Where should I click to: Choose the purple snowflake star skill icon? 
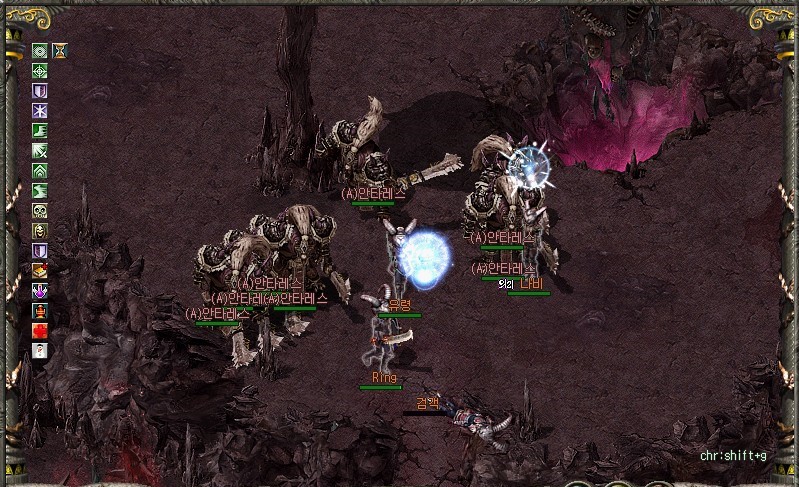(40, 110)
